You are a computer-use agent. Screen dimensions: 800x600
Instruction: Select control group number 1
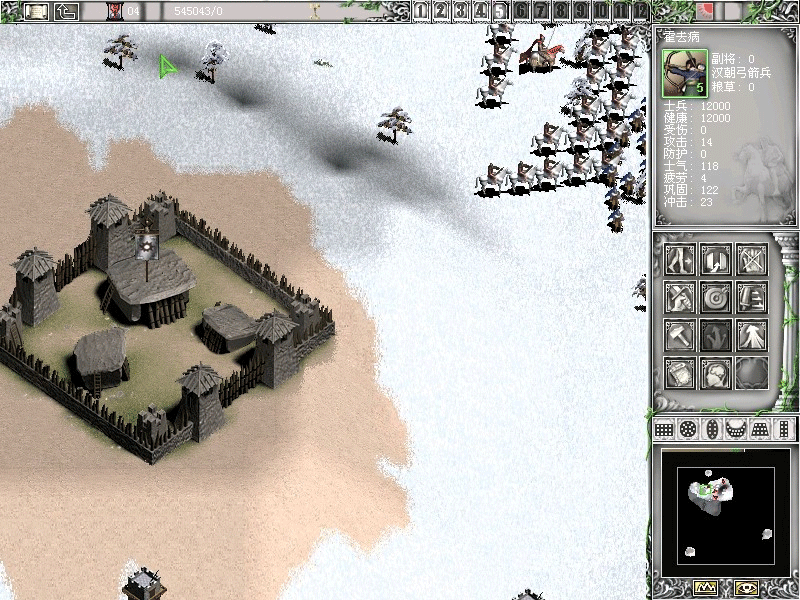pyautogui.click(x=422, y=11)
